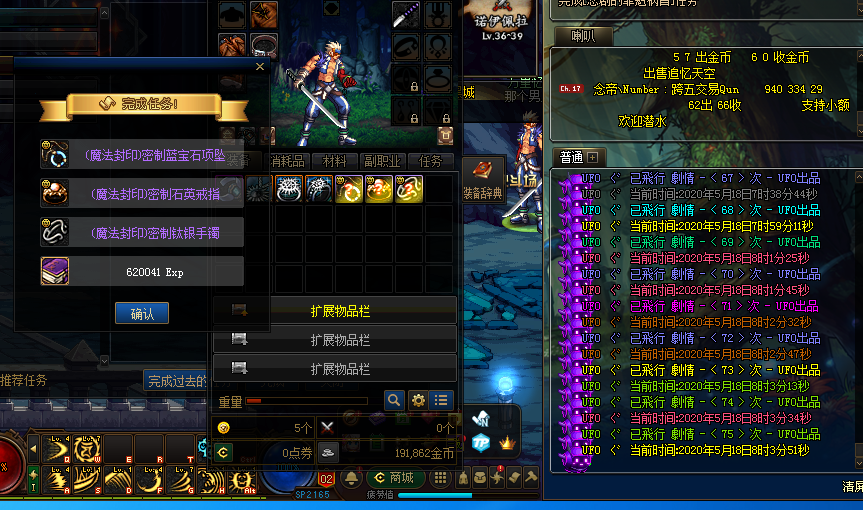Image resolution: width=863 pixels, height=510 pixels.
Task: Open inventory settings gear button
Action: 418,400
